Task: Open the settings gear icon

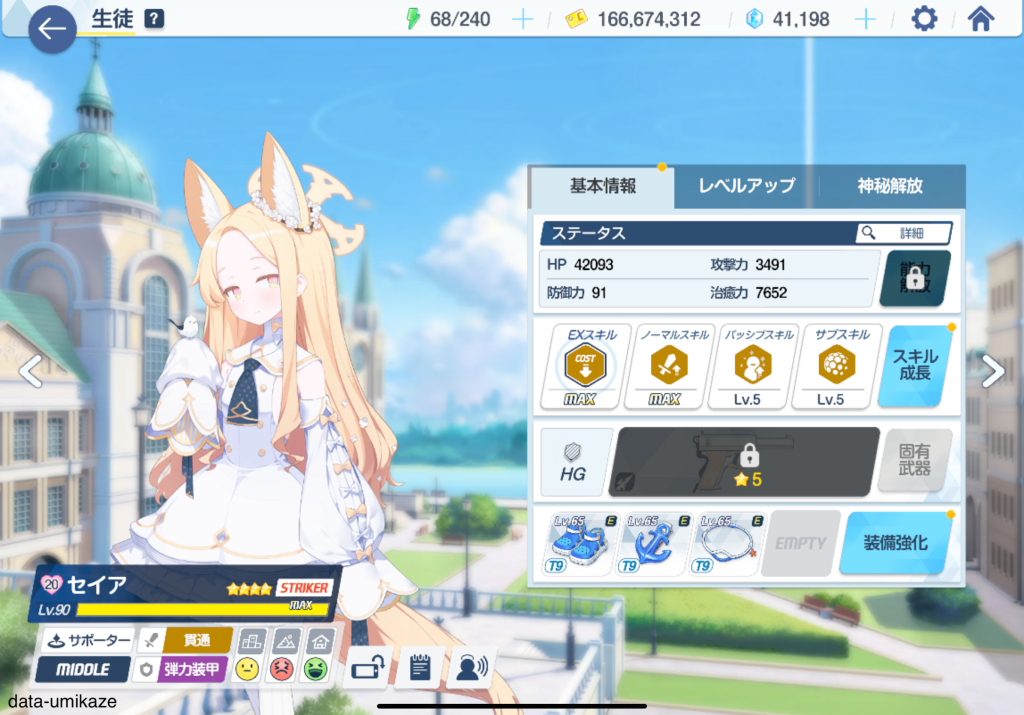Action: click(x=924, y=19)
